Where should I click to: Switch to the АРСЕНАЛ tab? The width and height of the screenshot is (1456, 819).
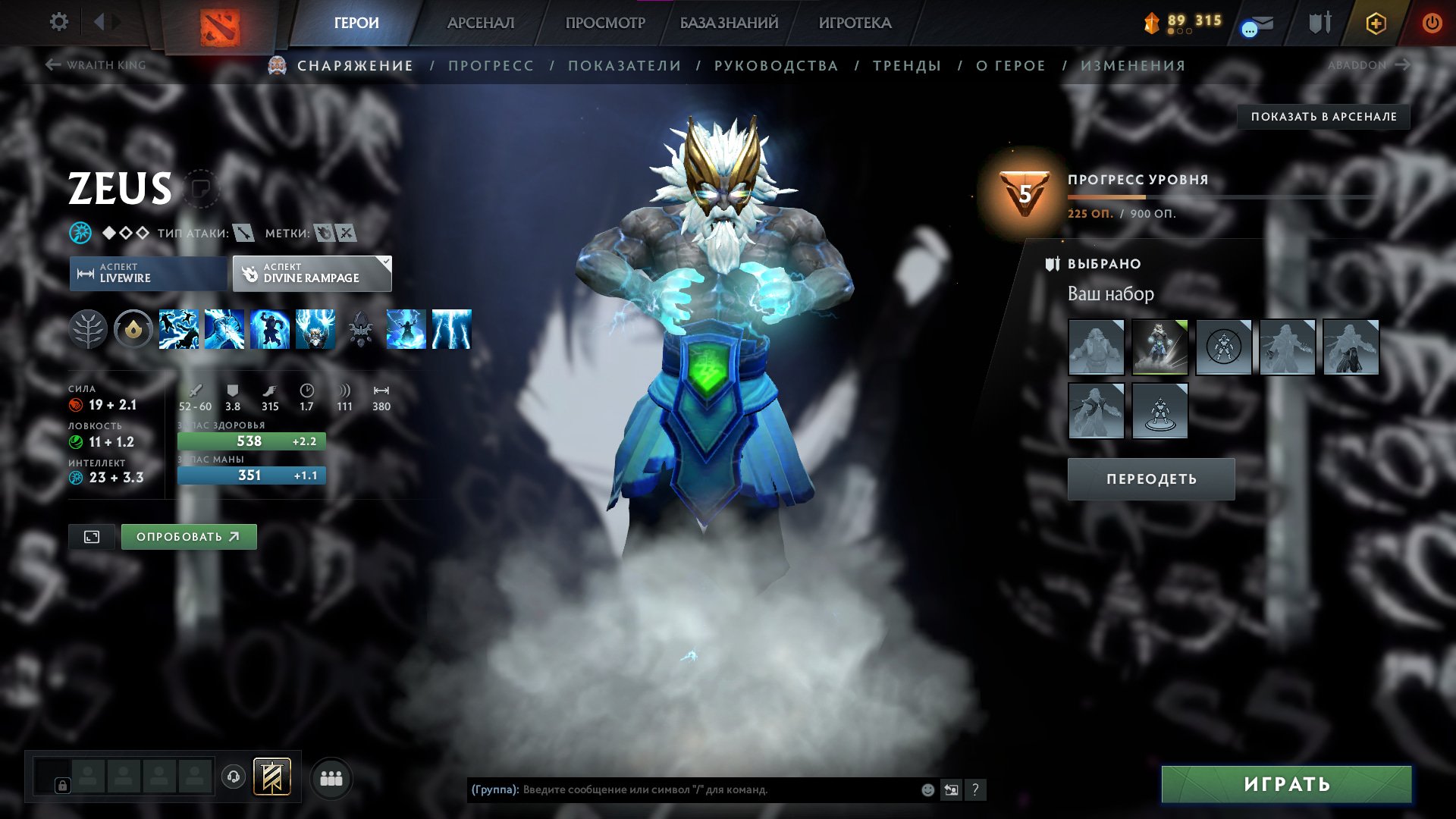tap(480, 23)
